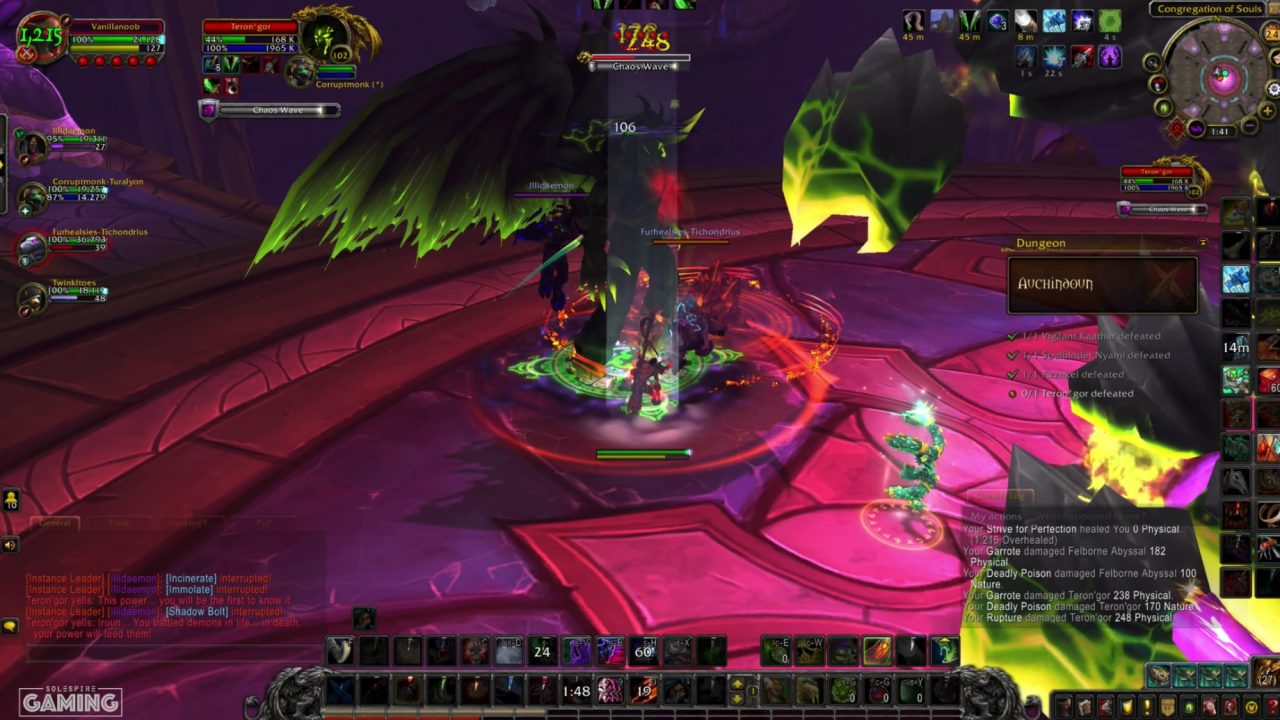The image size is (1280, 720).
Task: Select the 'My actions' combat log filter
Action: (997, 516)
